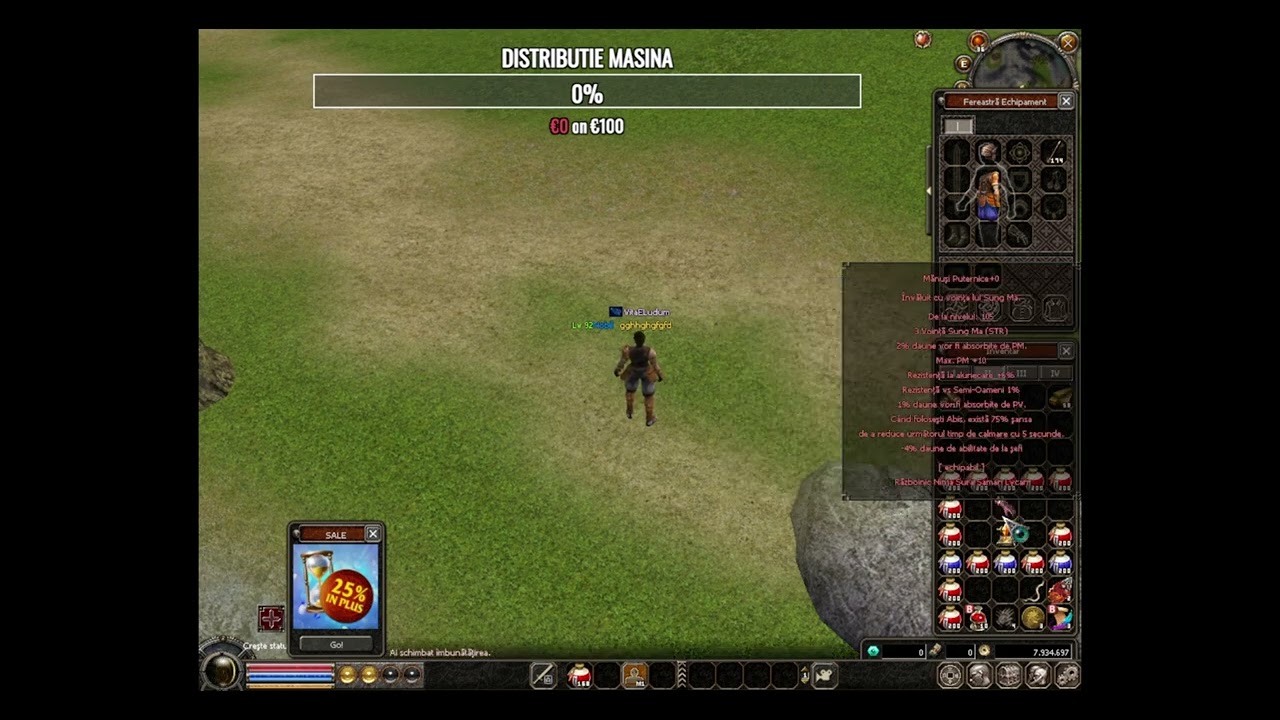The width and height of the screenshot is (1280, 720).
Task: Select the sword attack hotbar slot
Action: pyautogui.click(x=543, y=676)
